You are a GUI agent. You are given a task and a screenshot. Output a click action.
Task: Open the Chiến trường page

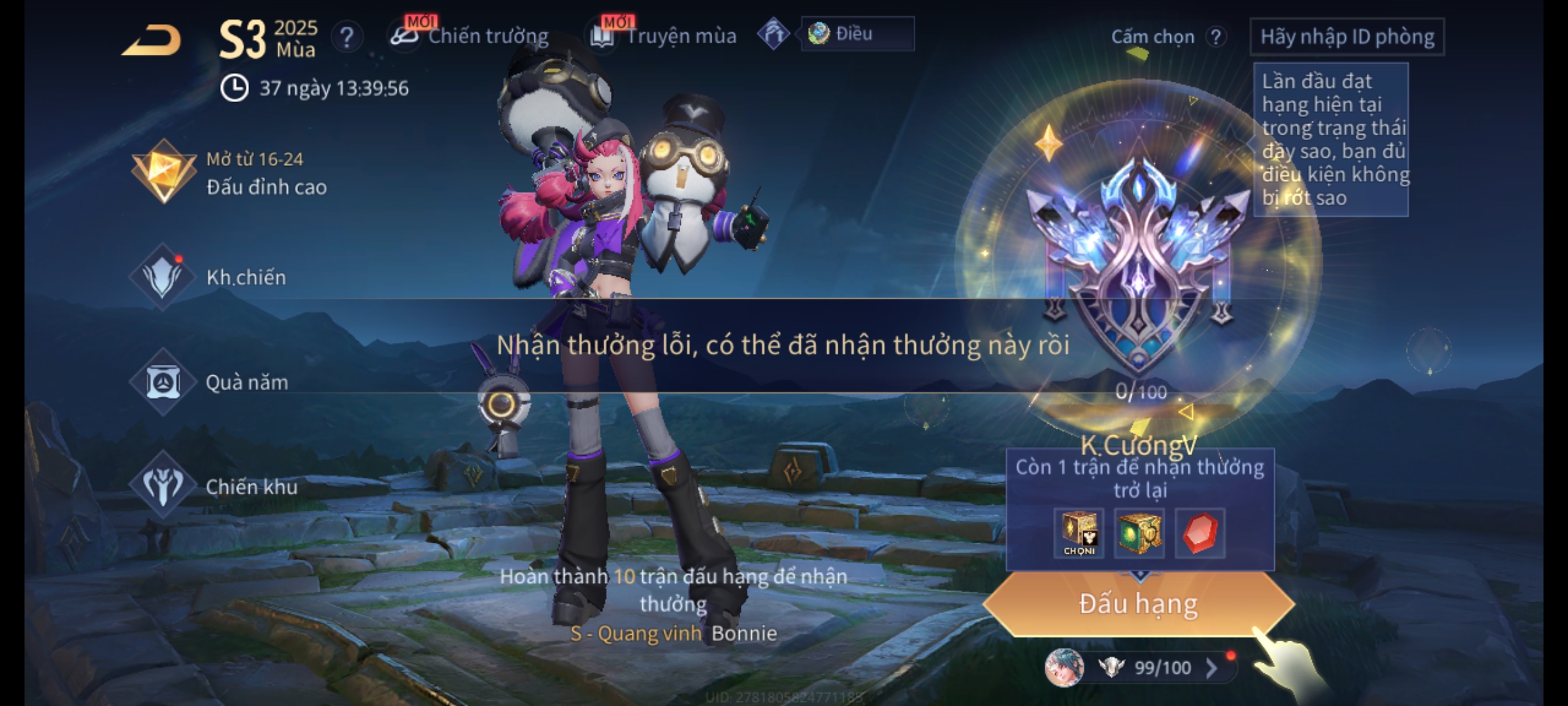coord(470,36)
